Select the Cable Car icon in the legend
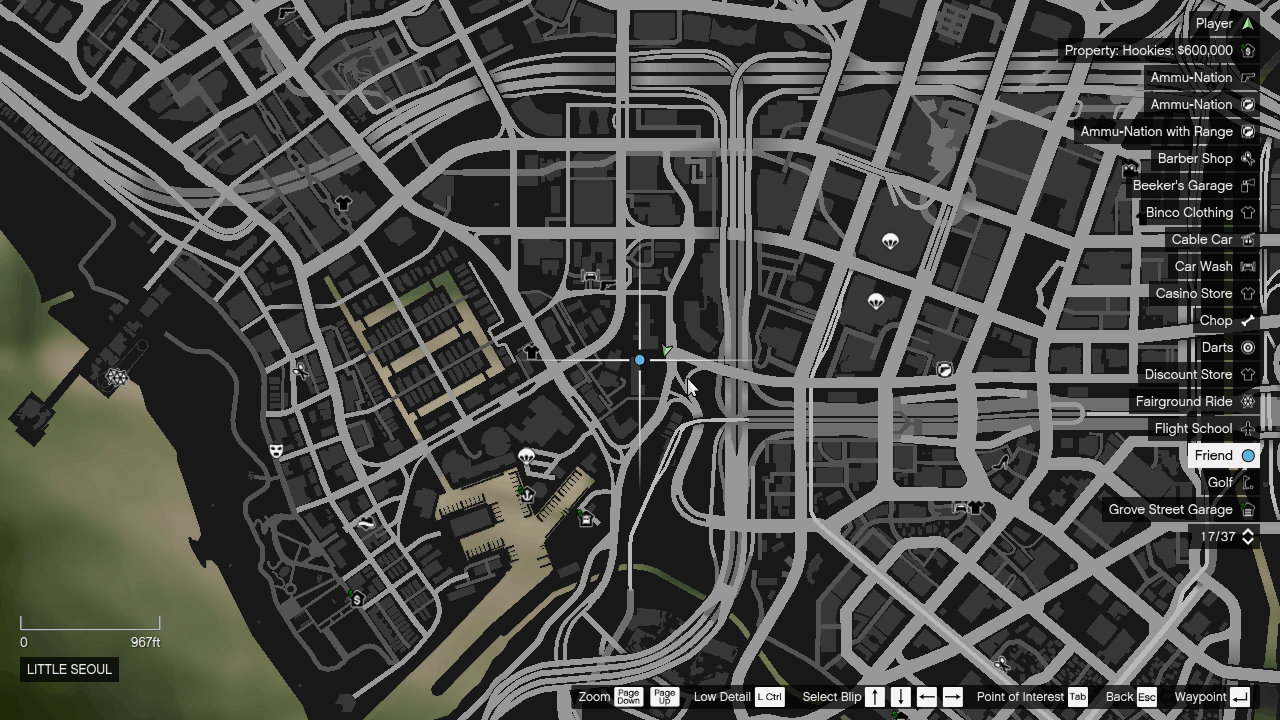The image size is (1280, 720). click(x=1246, y=239)
